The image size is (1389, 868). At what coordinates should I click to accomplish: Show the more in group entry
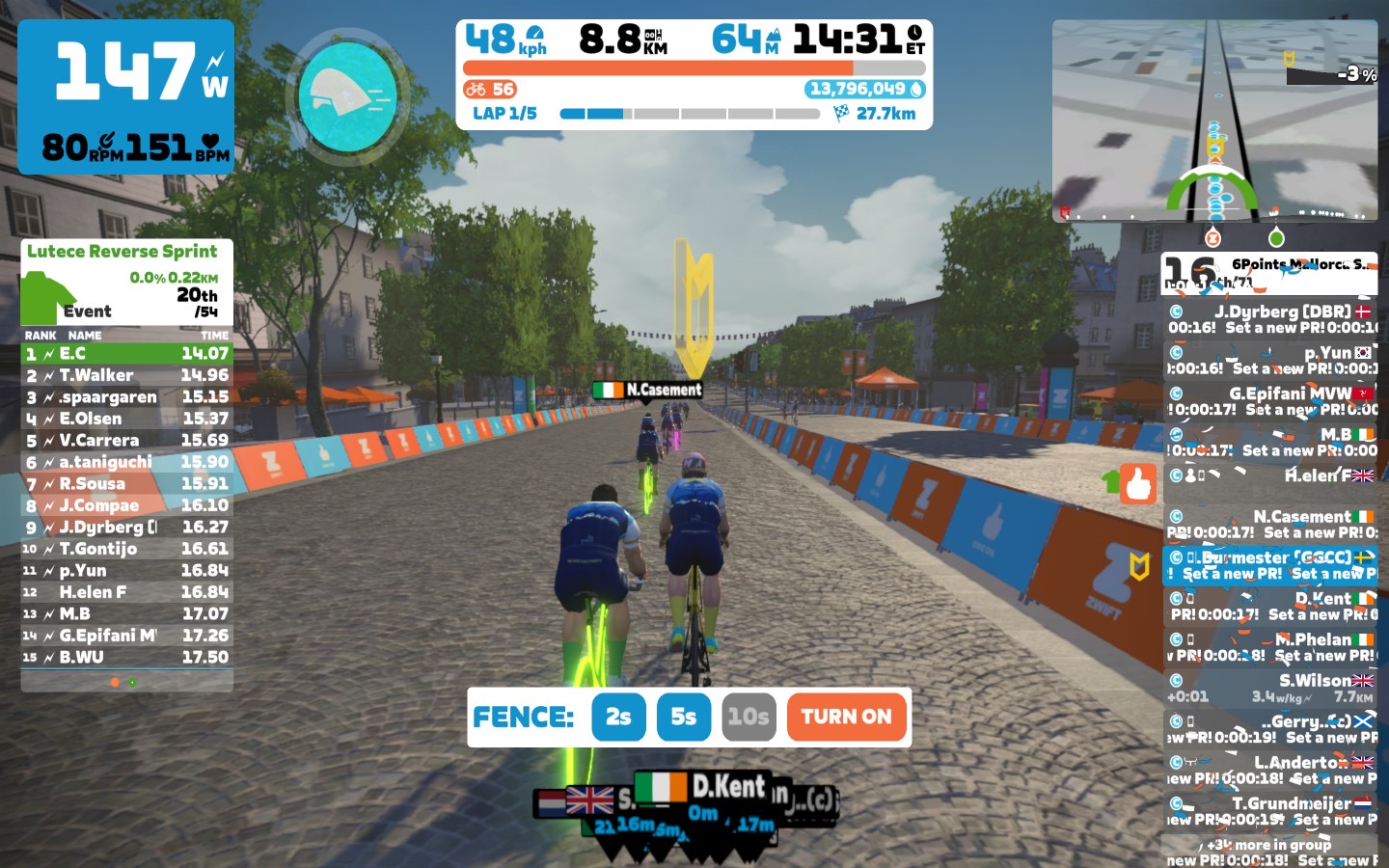coord(1270,845)
